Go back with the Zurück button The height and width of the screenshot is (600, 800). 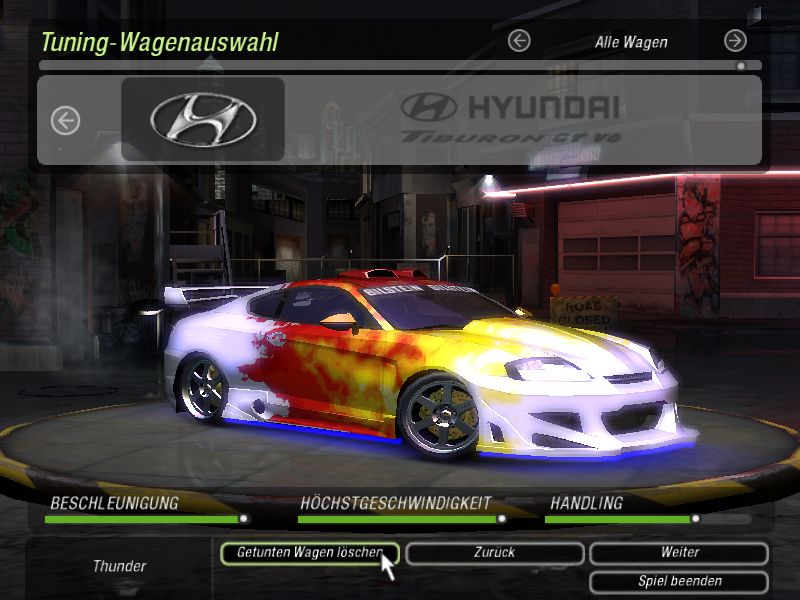coord(495,553)
